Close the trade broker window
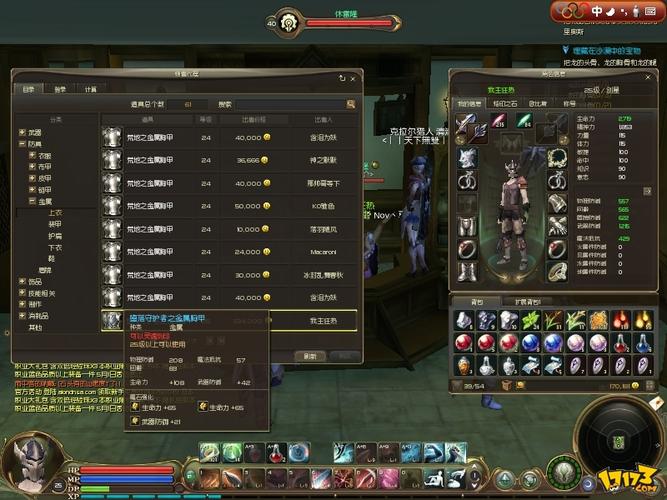Screen dimensions: 667x500 click(352, 77)
